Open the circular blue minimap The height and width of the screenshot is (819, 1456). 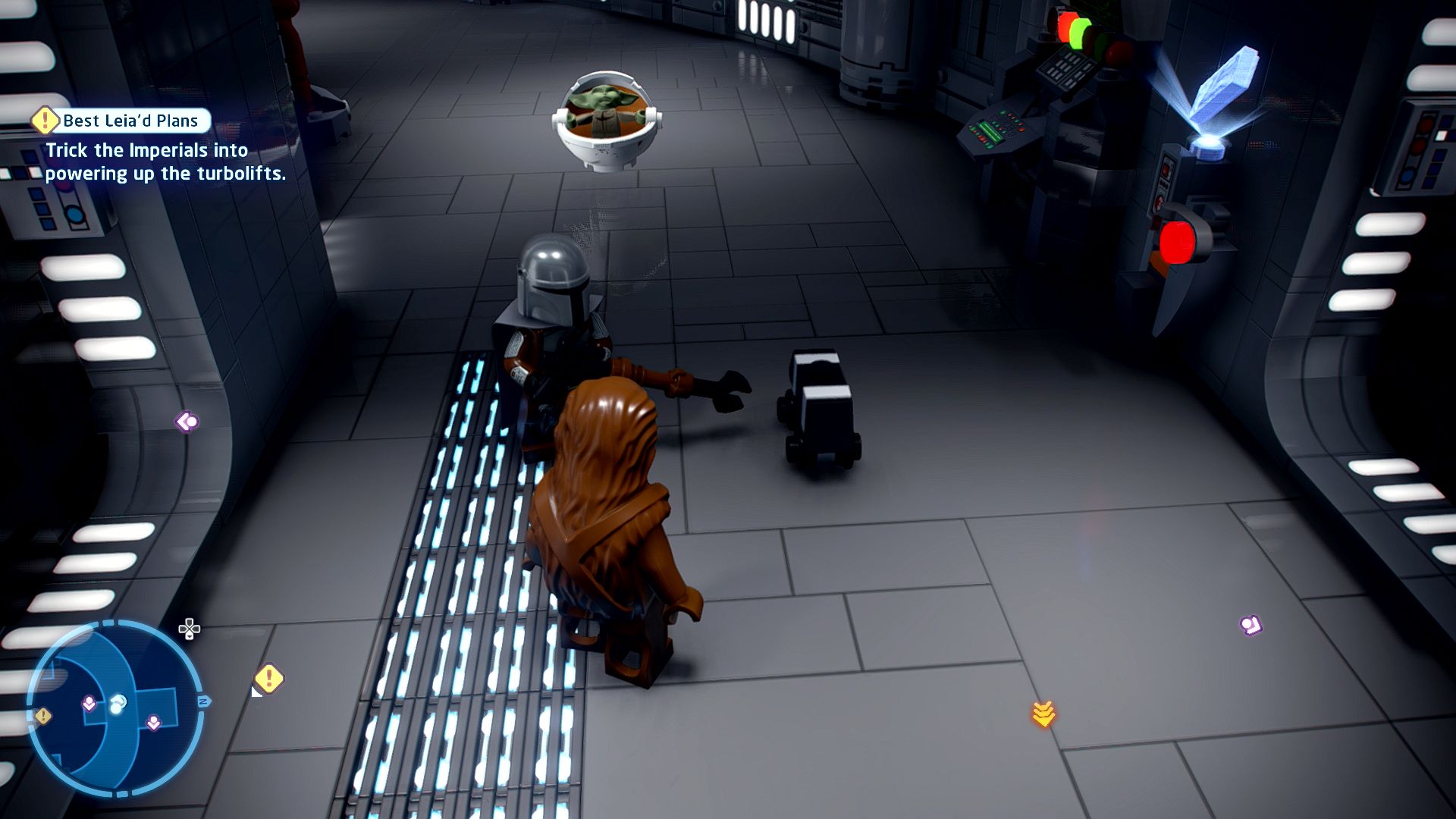(x=115, y=708)
